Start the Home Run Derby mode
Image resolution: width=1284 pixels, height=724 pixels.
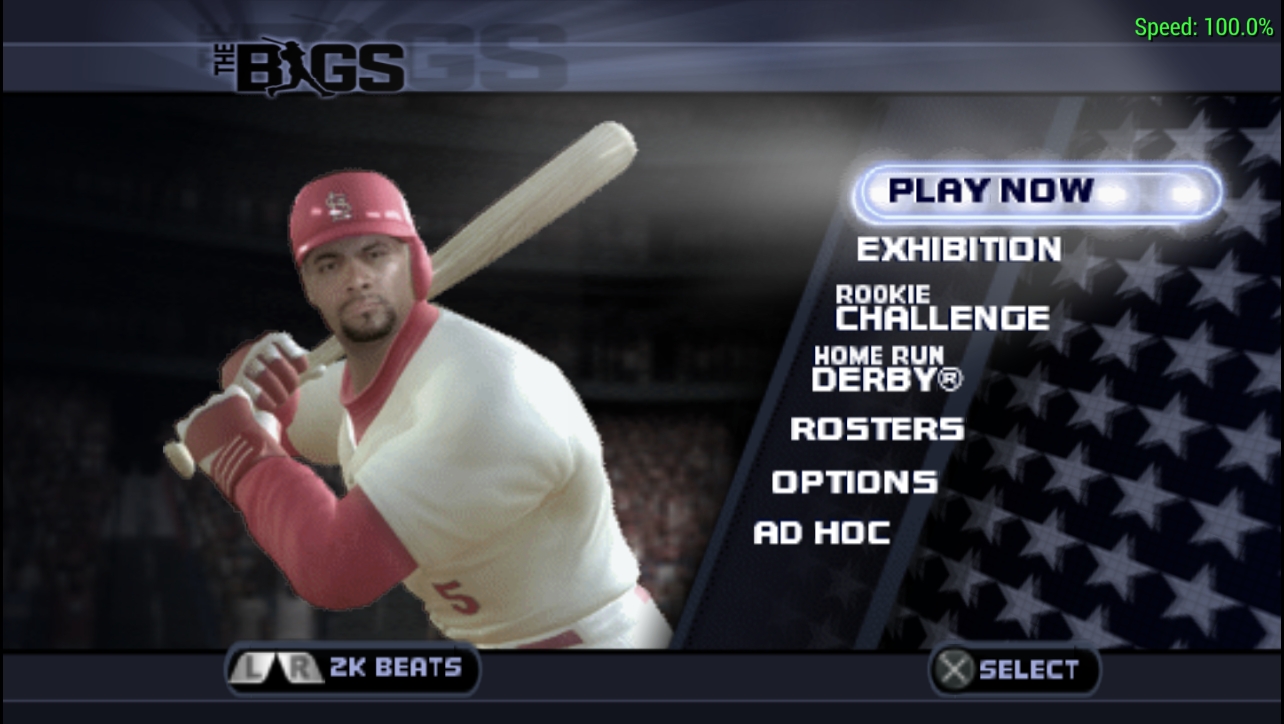886,369
